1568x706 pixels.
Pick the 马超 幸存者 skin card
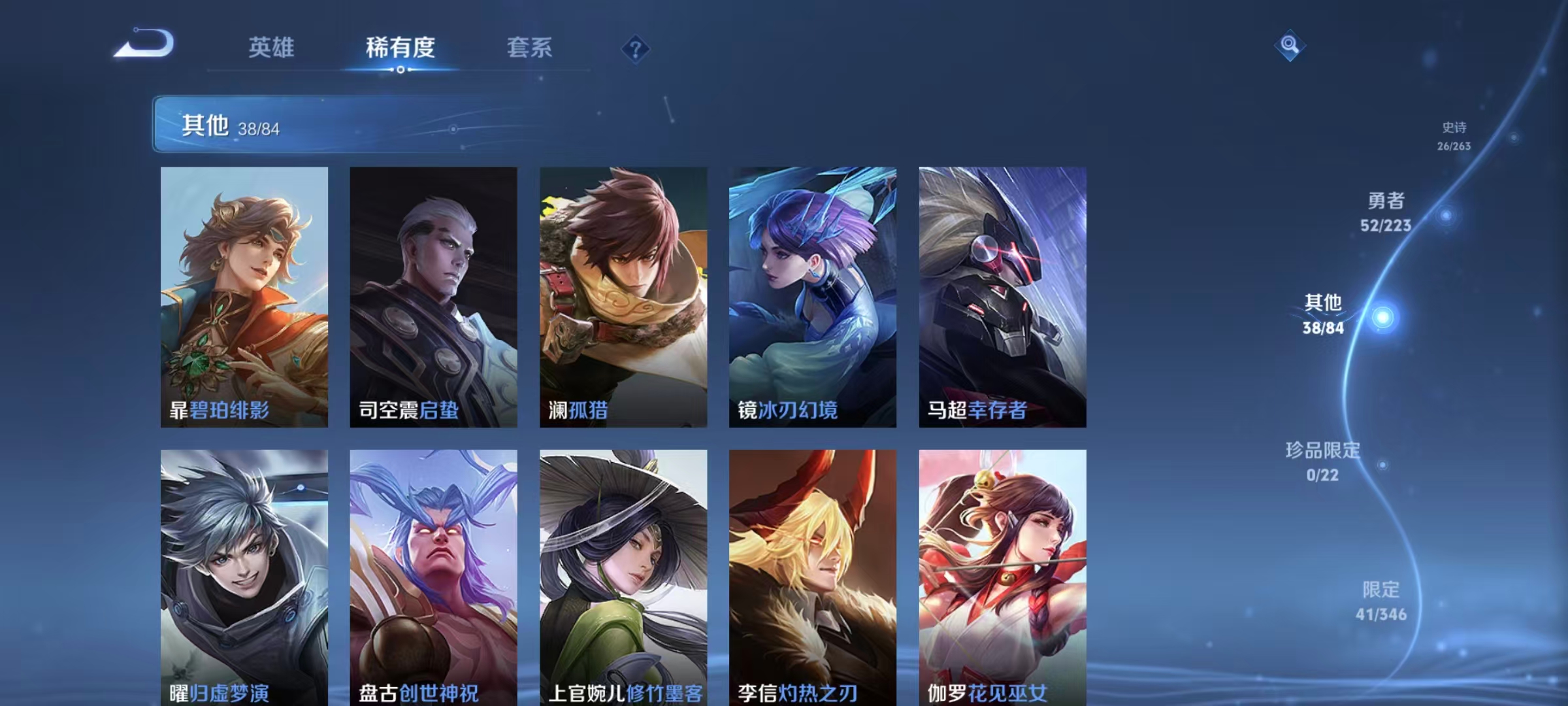pos(1002,297)
